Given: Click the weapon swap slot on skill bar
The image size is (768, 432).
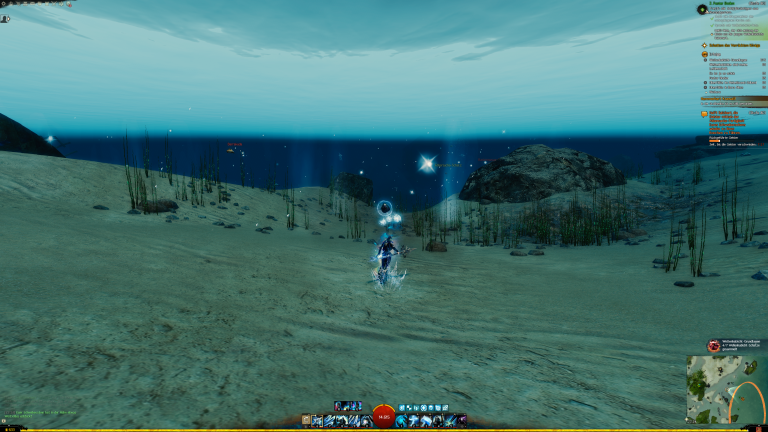Looking at the screenshot, I should point(306,421).
